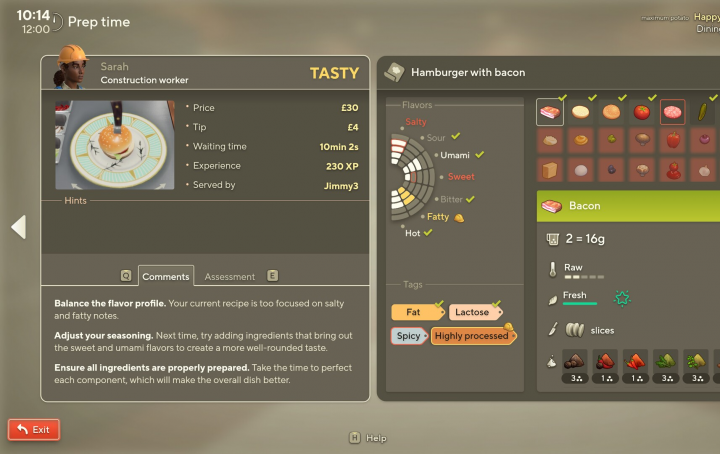720x454 pixels.
Task: Select the ketchup bottle ingredient
Action: [x=673, y=170]
